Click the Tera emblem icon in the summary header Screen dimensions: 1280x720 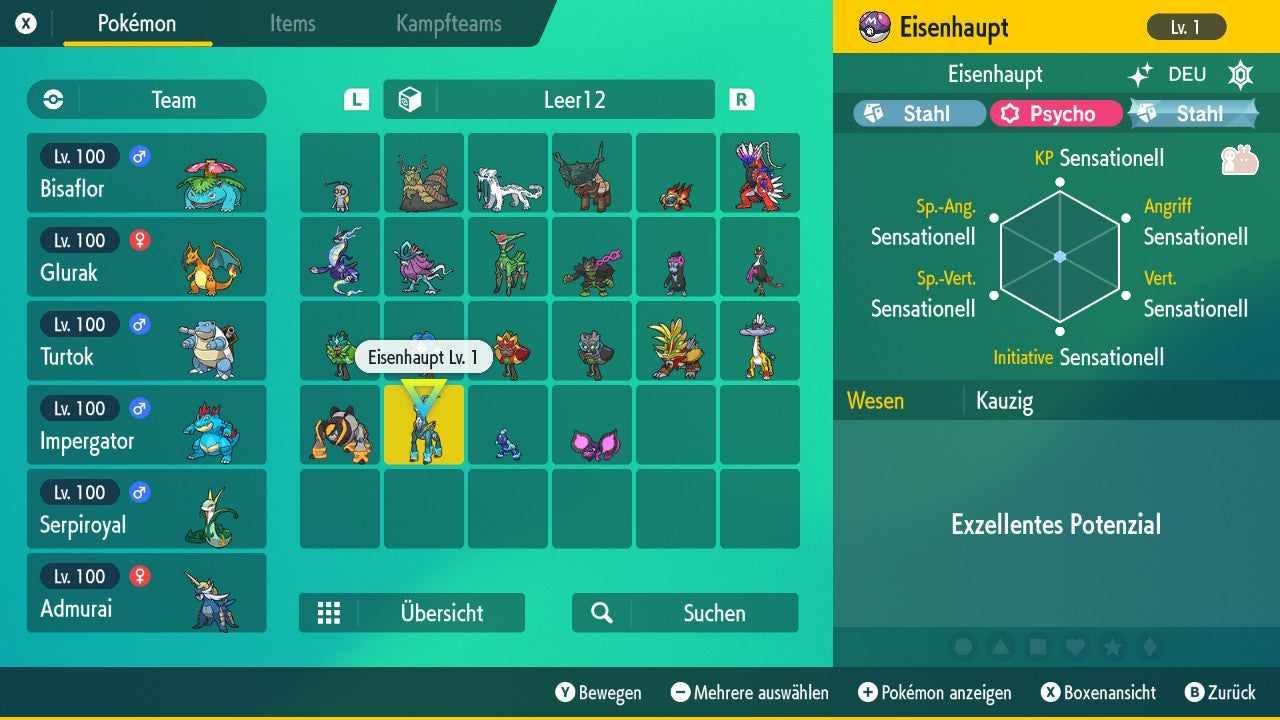pyautogui.click(x=1240, y=75)
